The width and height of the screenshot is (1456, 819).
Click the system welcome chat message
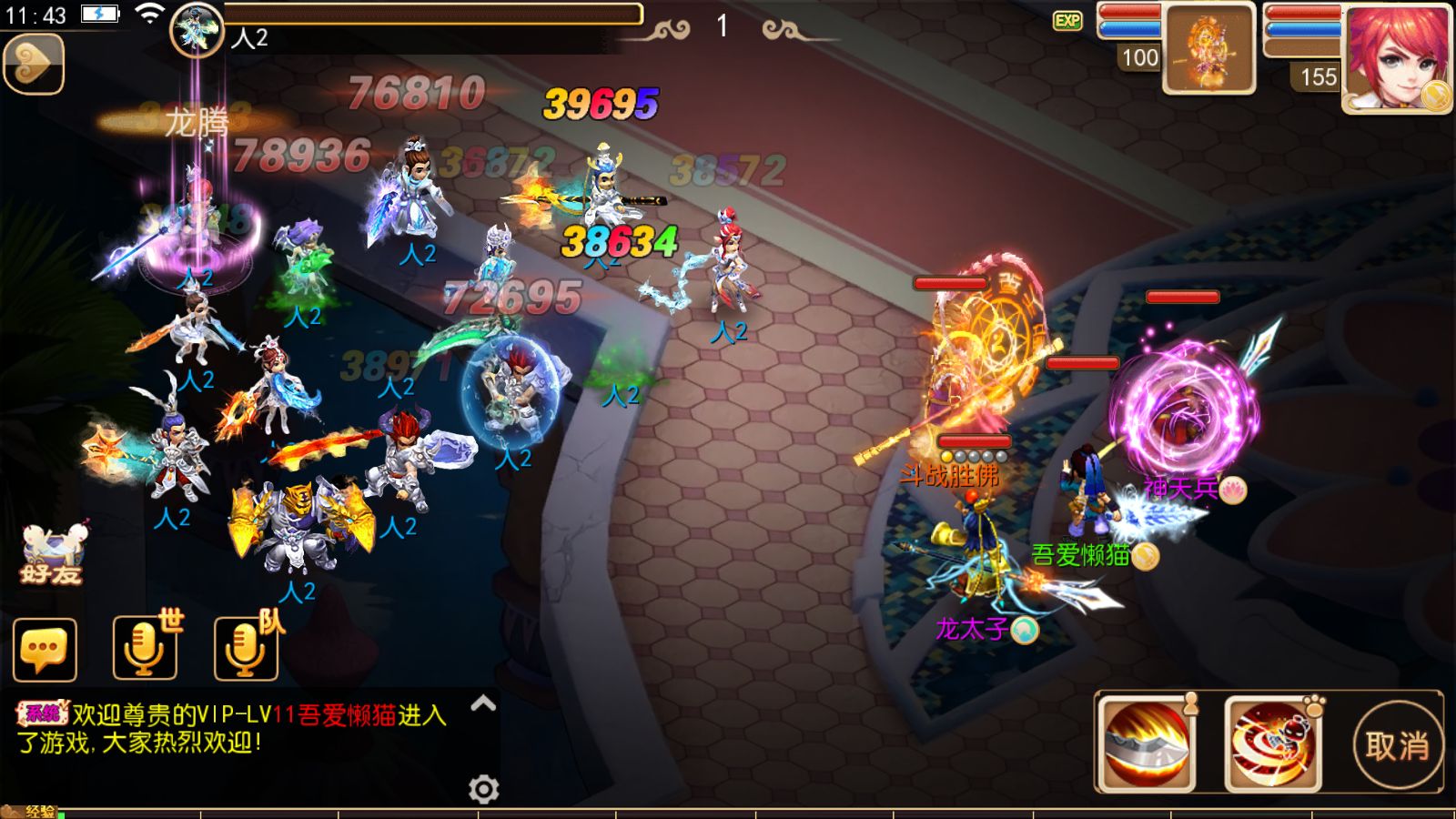pos(232,728)
